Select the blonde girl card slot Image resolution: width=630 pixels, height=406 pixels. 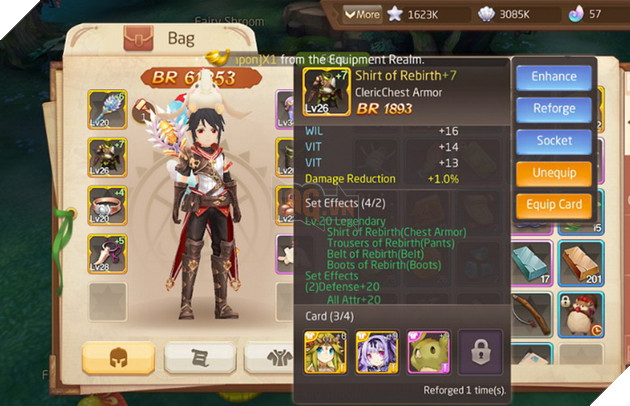[x=325, y=352]
